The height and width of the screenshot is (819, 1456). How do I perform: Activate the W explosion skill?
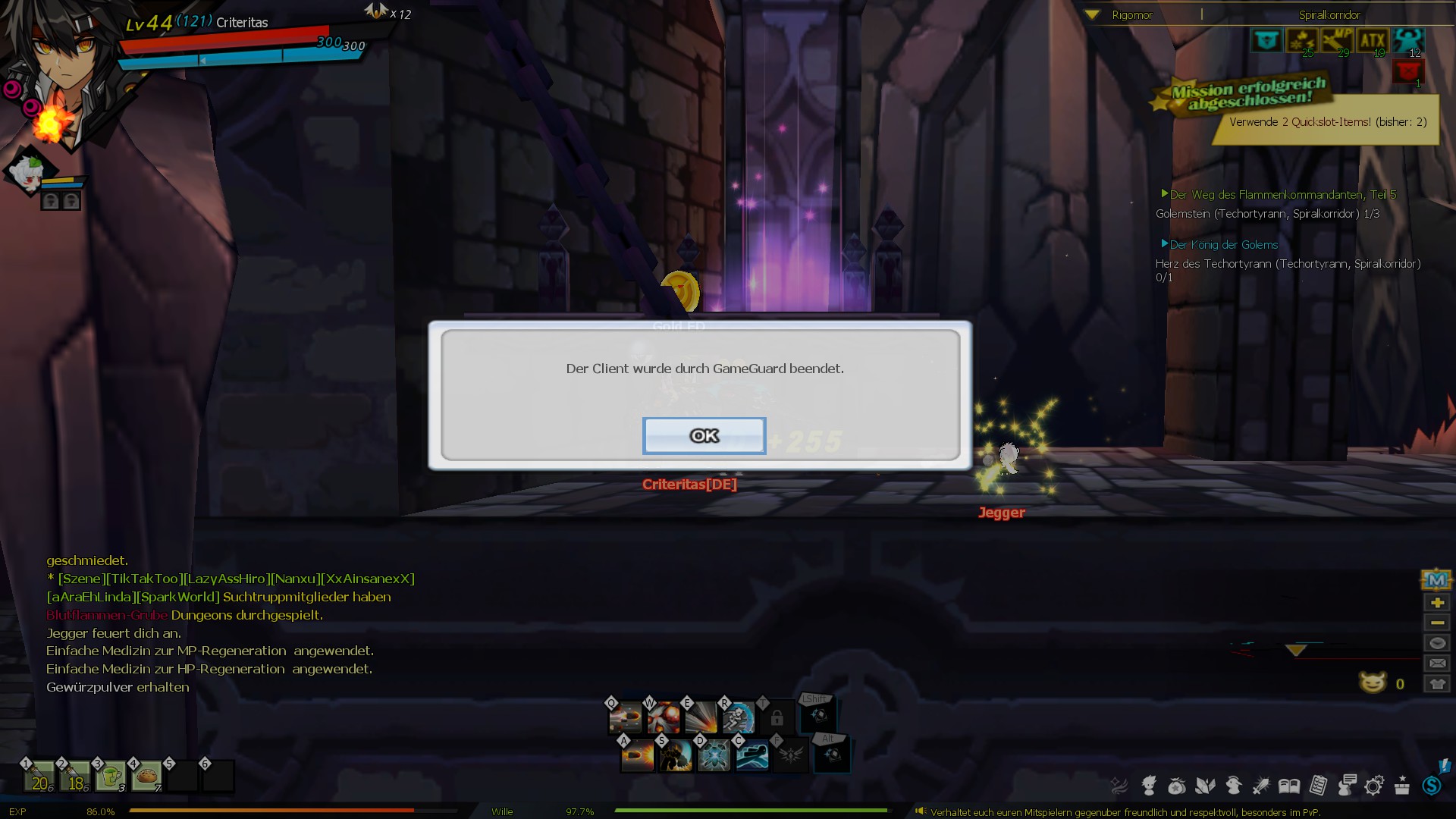tap(664, 717)
